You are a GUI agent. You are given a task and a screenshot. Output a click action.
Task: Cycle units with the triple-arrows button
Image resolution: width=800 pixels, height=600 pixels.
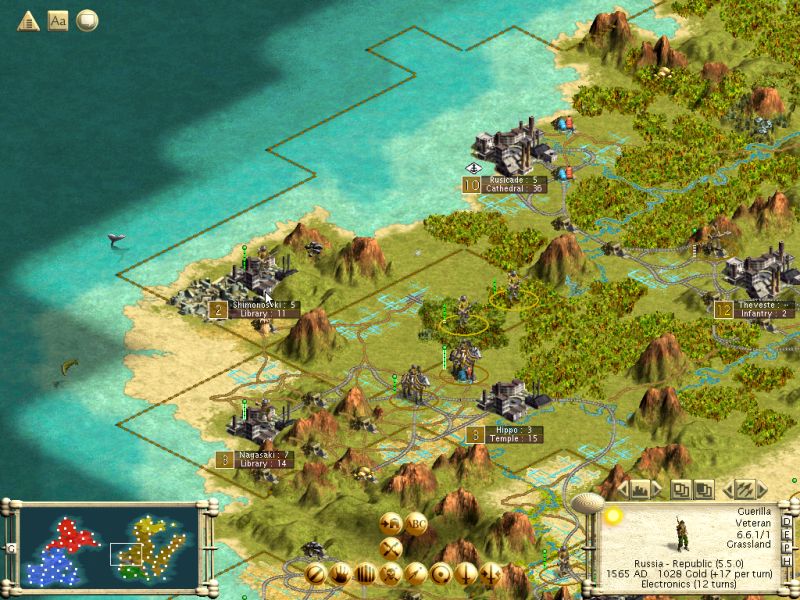point(745,490)
